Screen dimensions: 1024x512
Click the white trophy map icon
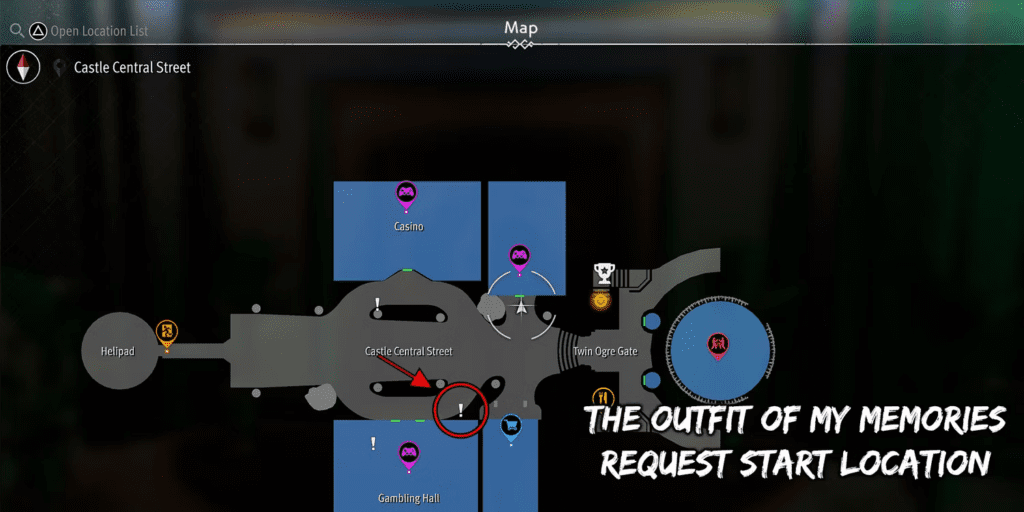603,272
